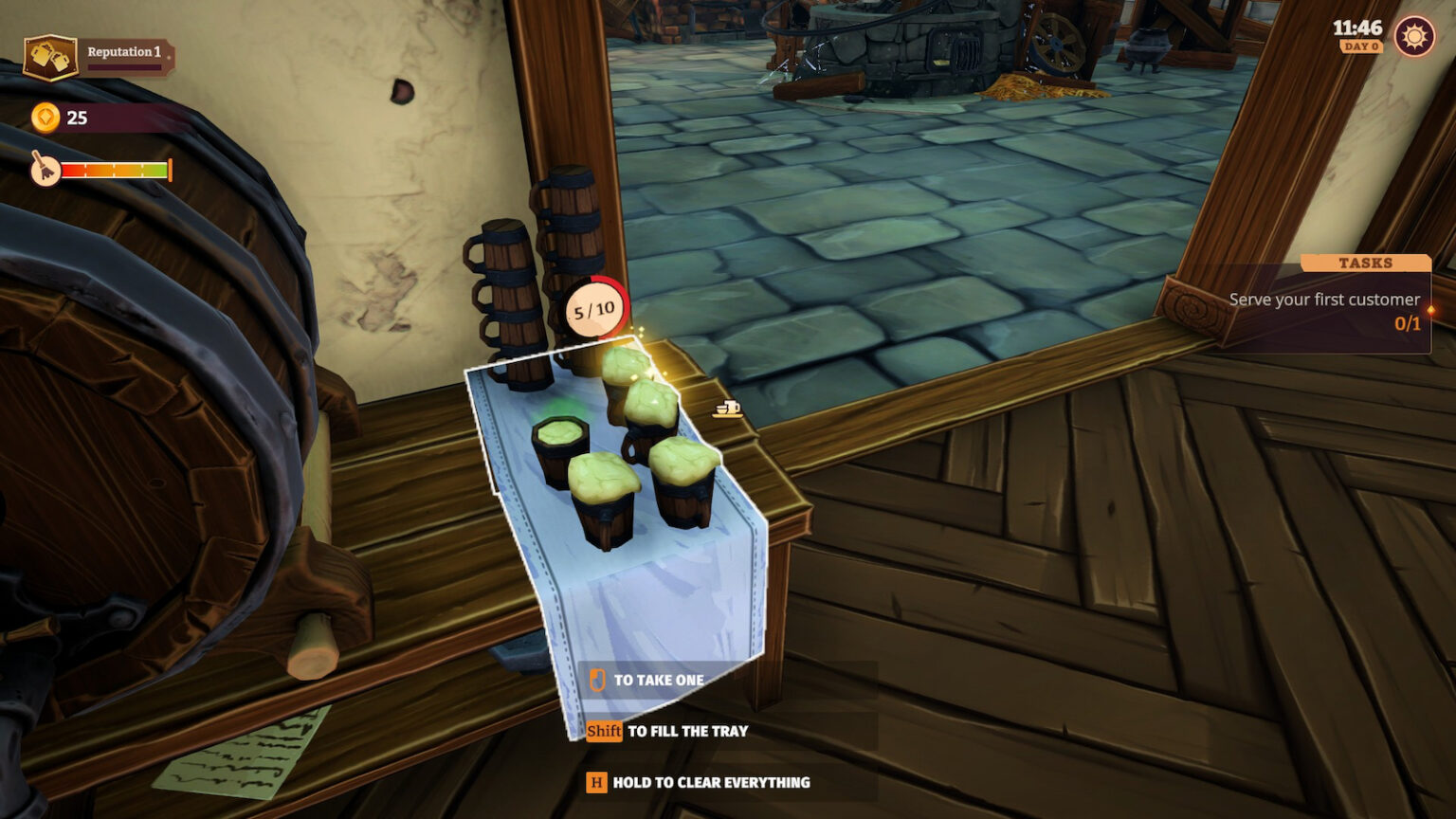Click the cleanliness progress bar

tap(116, 172)
